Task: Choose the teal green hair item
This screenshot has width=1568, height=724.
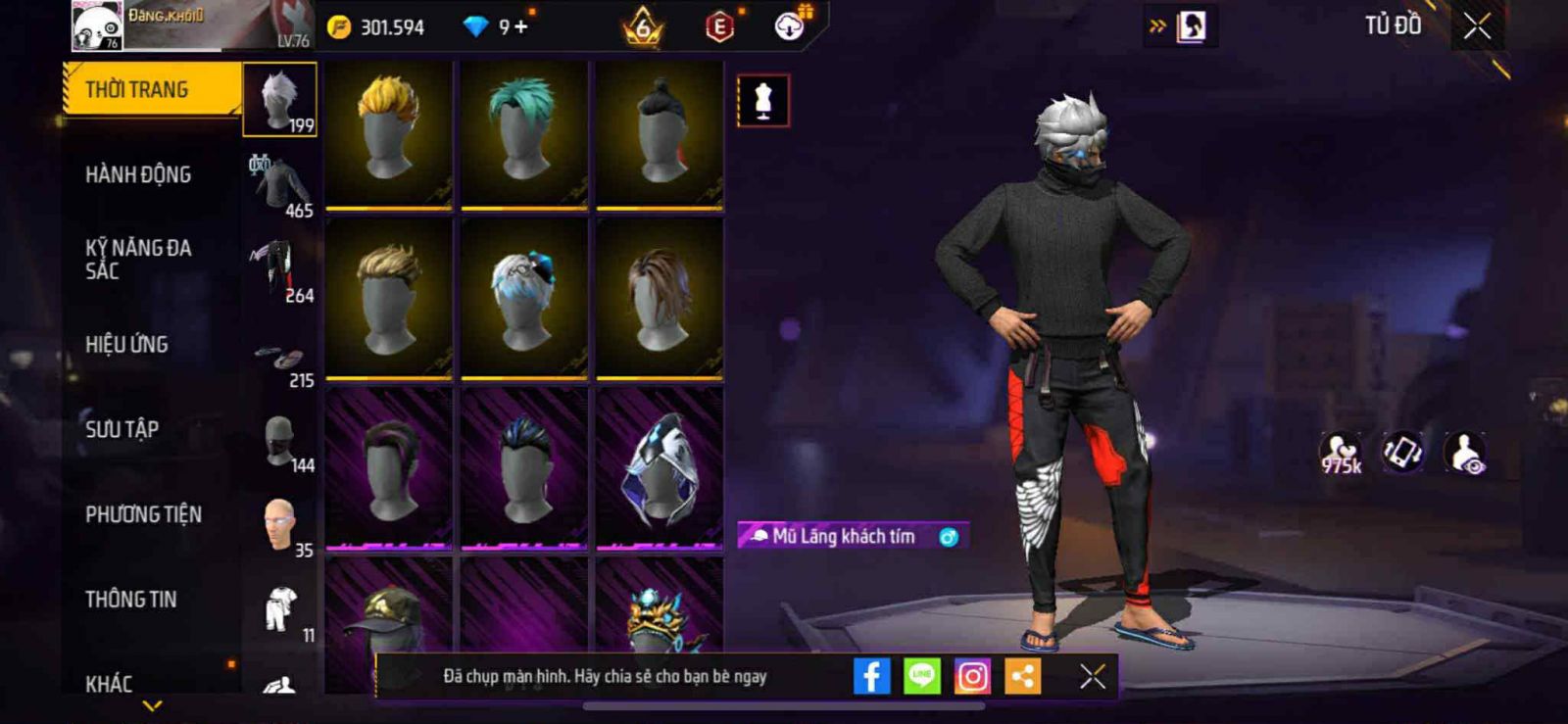Action: [524, 134]
